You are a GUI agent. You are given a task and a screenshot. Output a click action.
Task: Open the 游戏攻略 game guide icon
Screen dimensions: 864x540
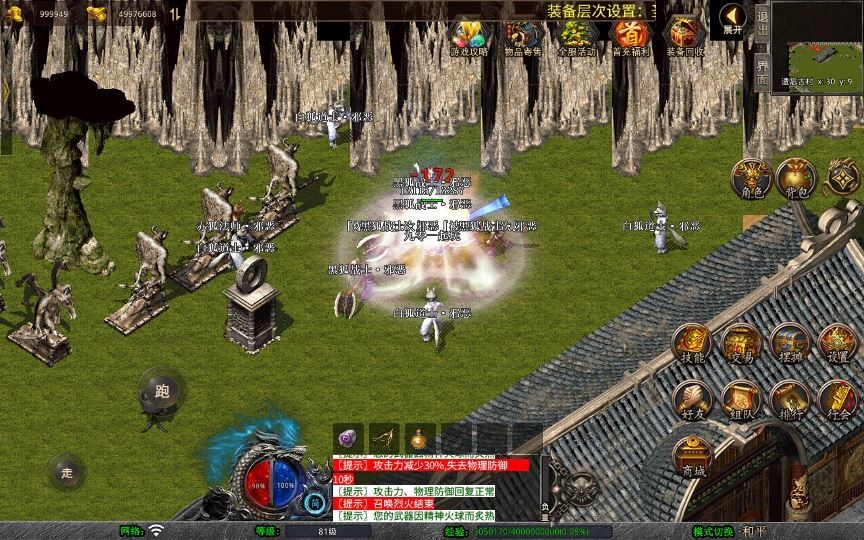pyautogui.click(x=469, y=37)
